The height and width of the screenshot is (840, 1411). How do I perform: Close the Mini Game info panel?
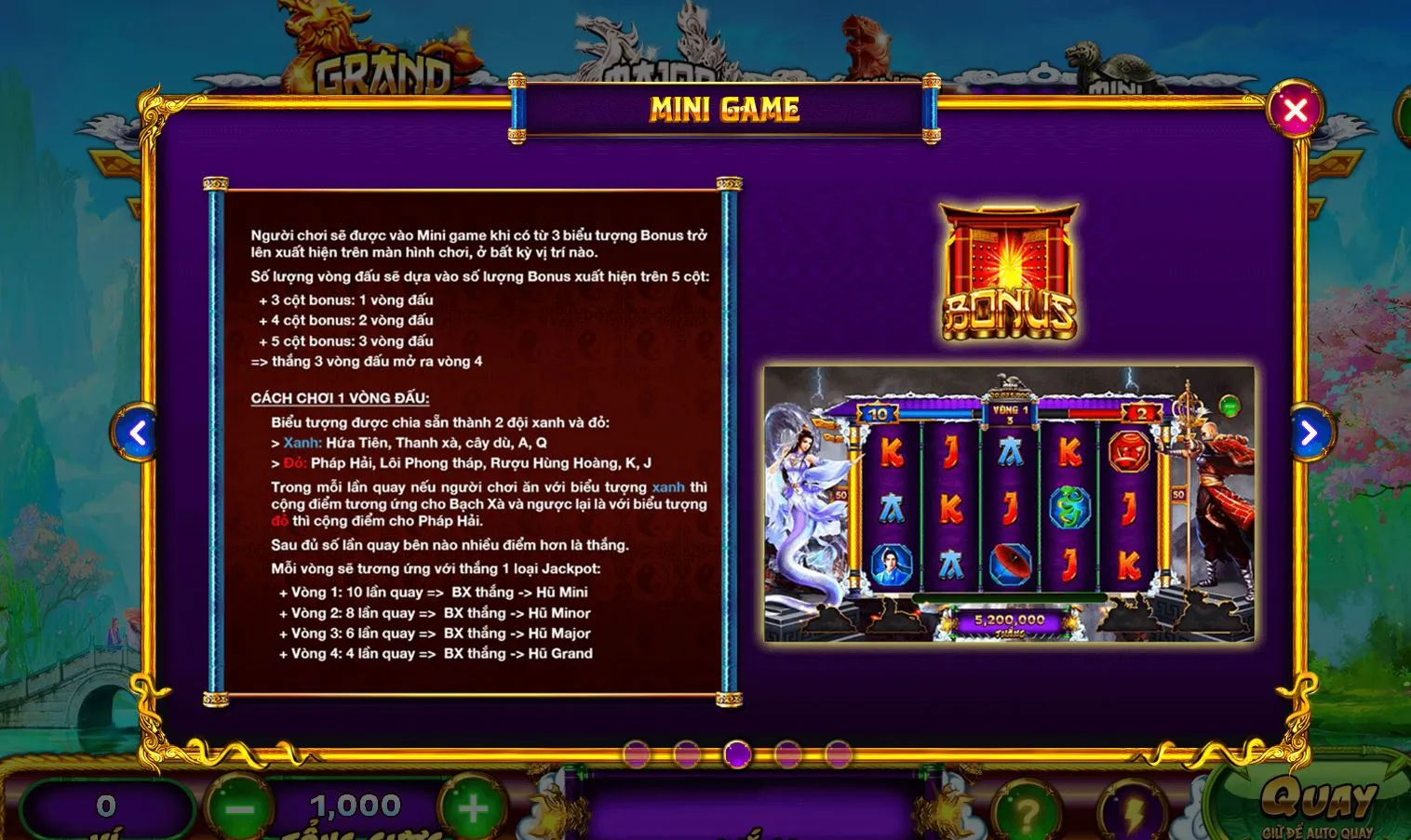click(1294, 111)
